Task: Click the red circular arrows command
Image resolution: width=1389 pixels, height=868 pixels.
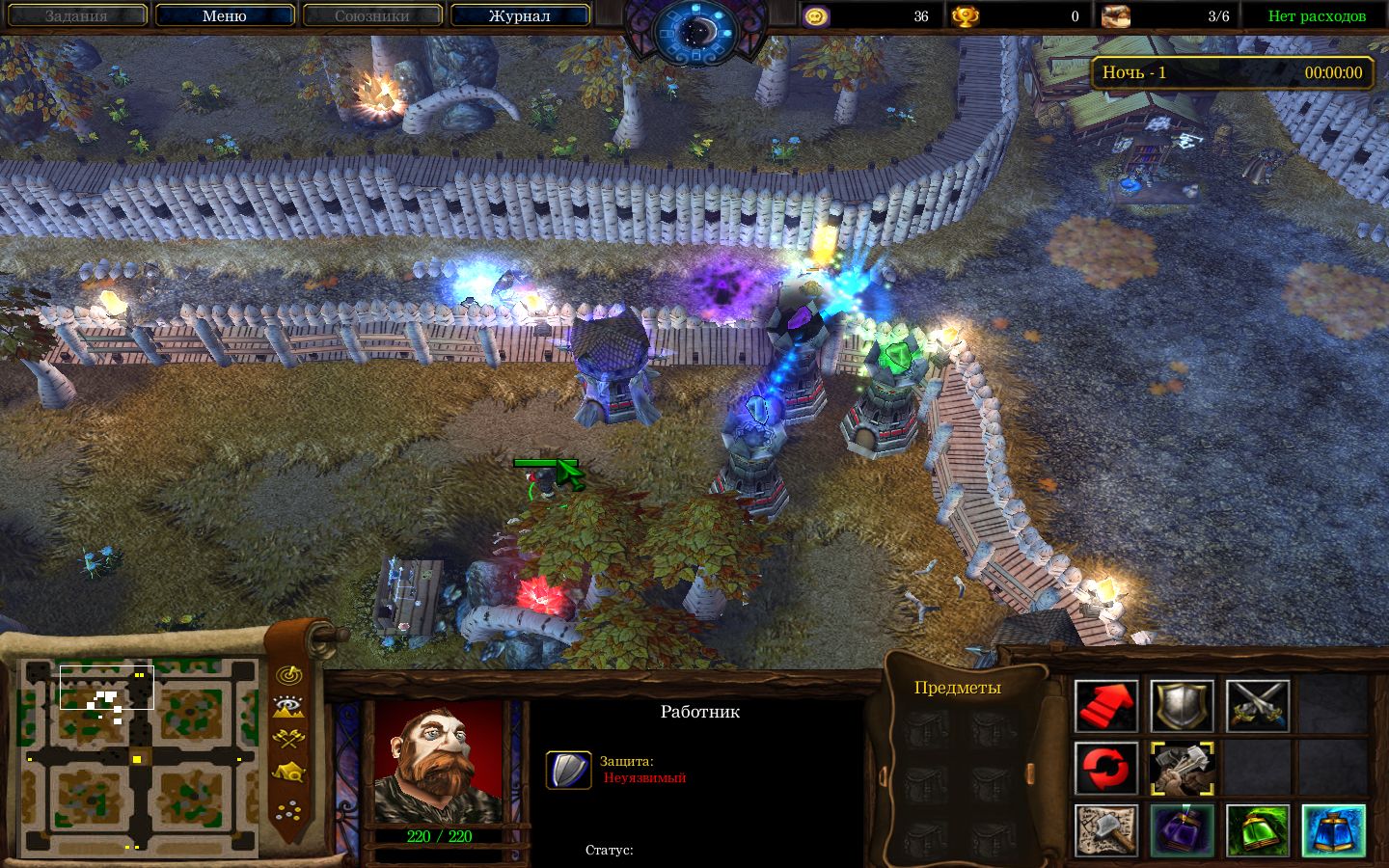Action: (x=1106, y=769)
